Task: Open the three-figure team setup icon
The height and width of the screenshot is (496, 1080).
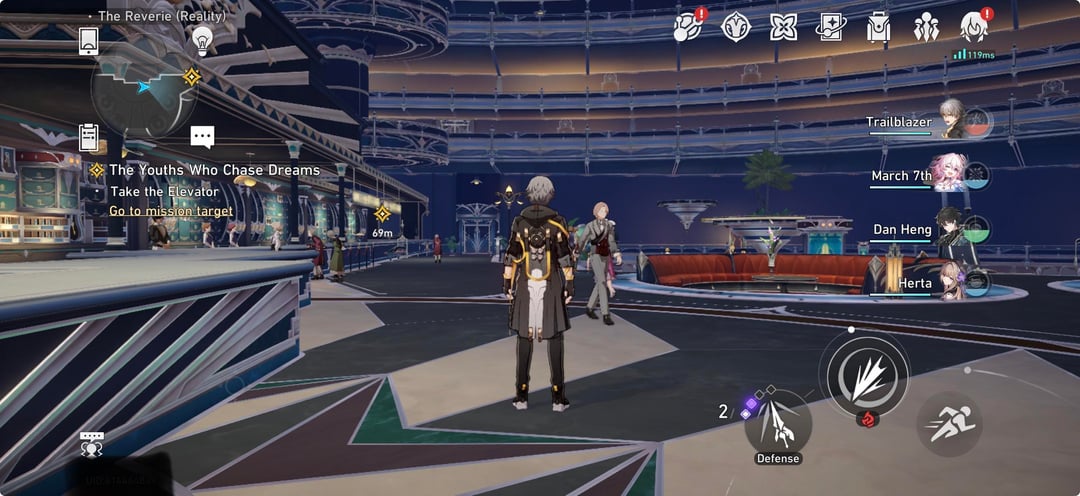Action: pos(926,27)
